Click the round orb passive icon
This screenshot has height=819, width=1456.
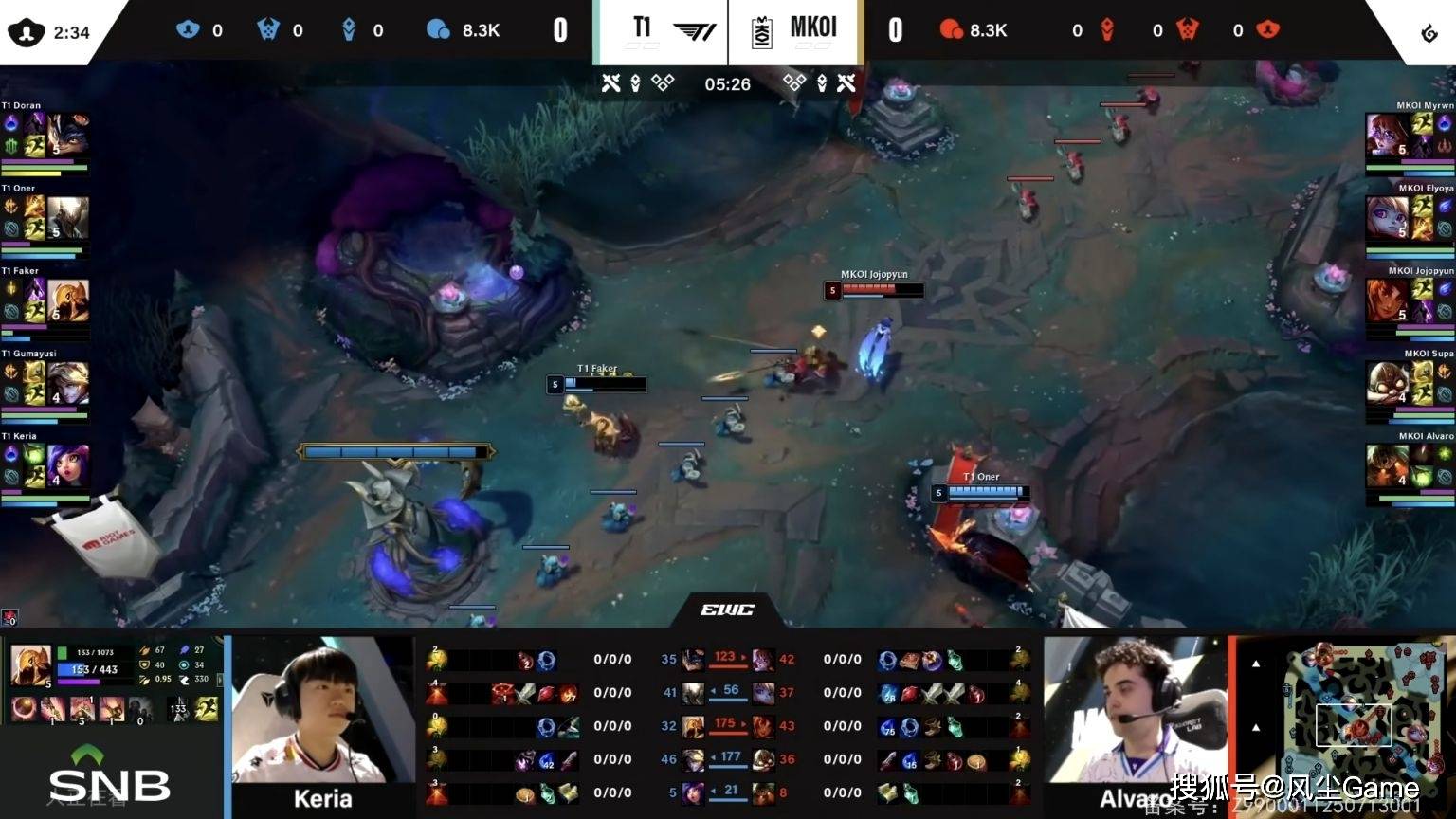point(24,709)
